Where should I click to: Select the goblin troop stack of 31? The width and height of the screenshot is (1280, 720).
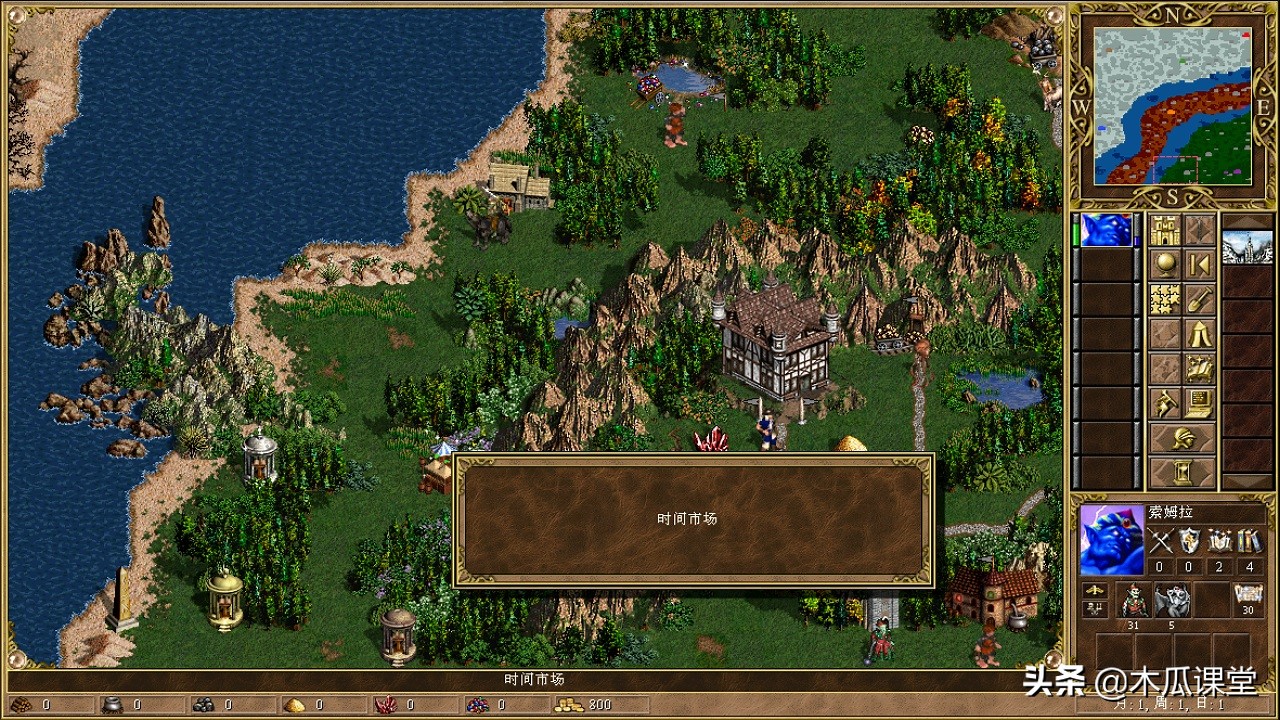point(1135,600)
